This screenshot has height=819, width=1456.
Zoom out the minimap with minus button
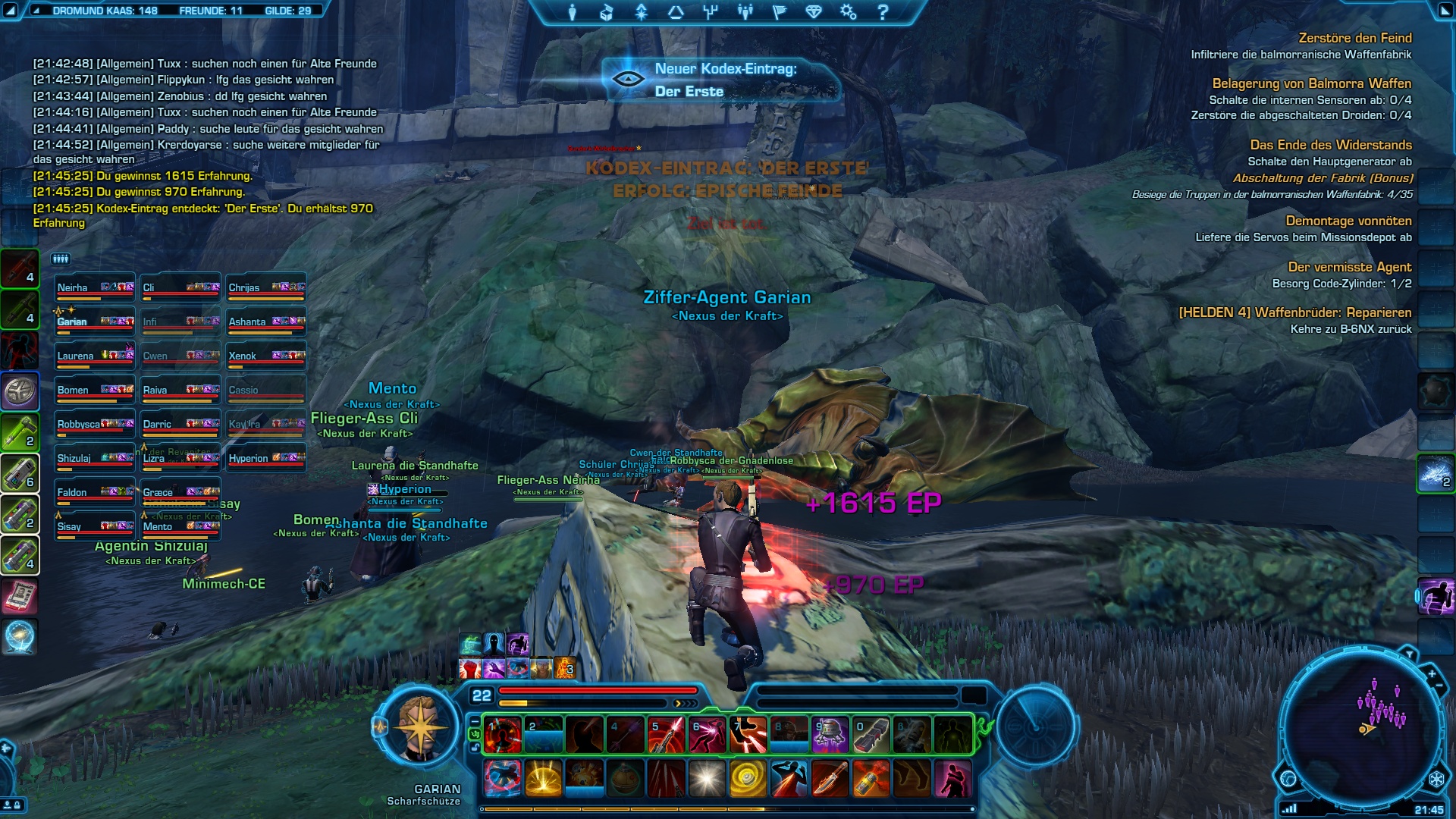click(1439, 686)
